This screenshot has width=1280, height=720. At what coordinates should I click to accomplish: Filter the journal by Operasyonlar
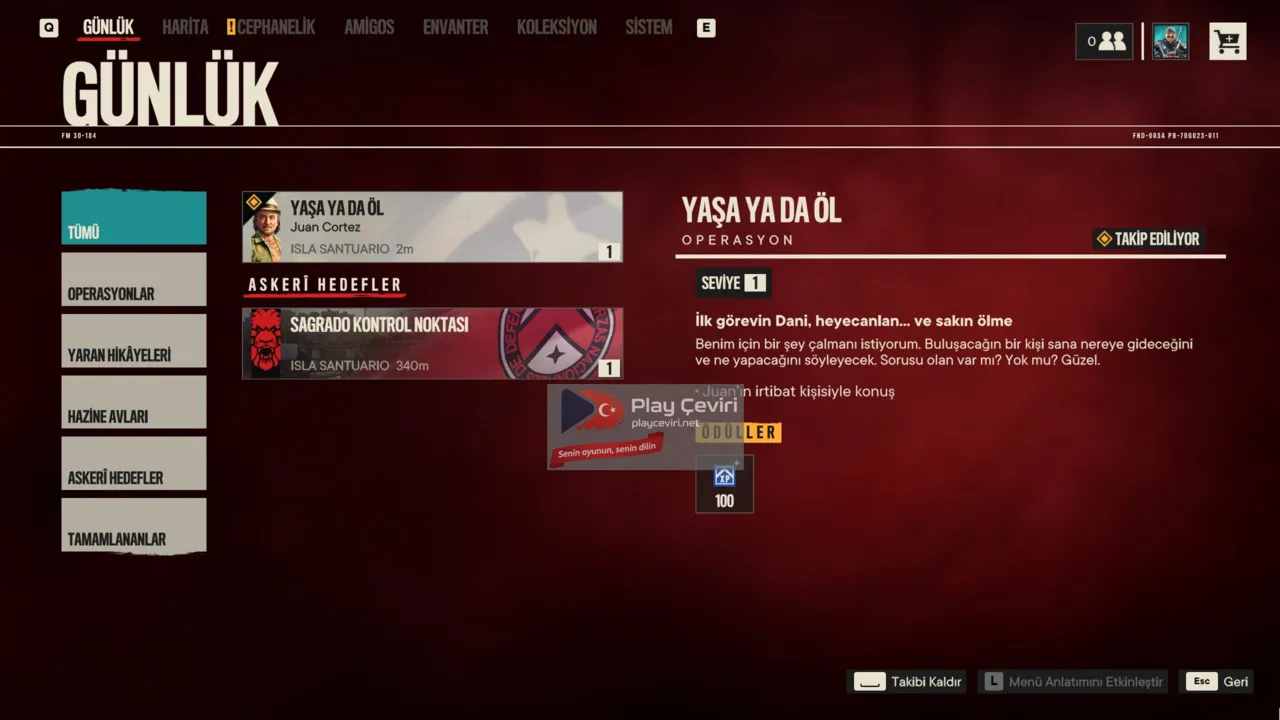pos(134,279)
